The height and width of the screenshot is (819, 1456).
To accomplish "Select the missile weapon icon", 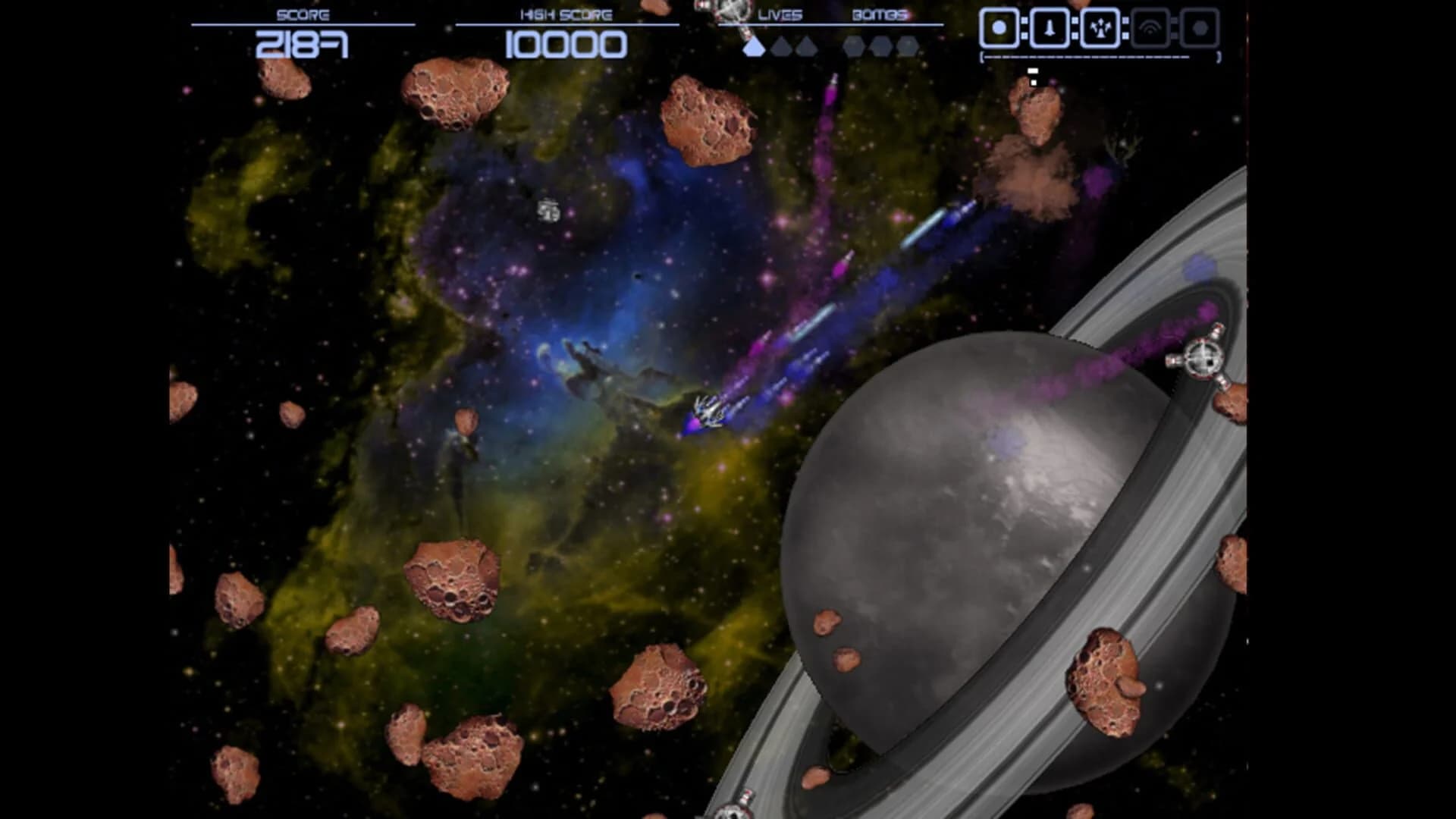I will (x=1049, y=28).
